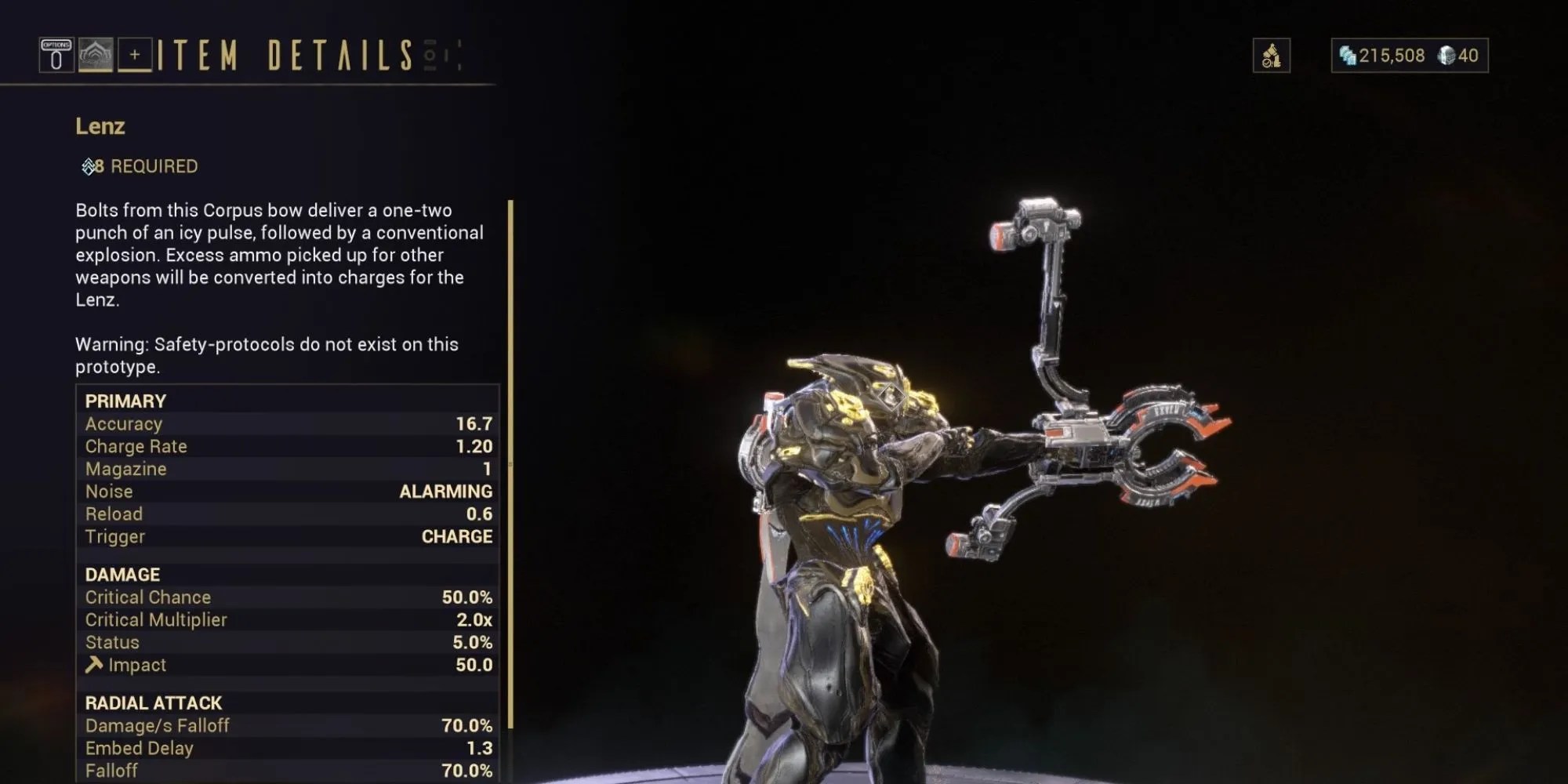Toggle the view layout icon right of Item Details
Image resolution: width=1568 pixels, height=784 pixels.
[429, 53]
